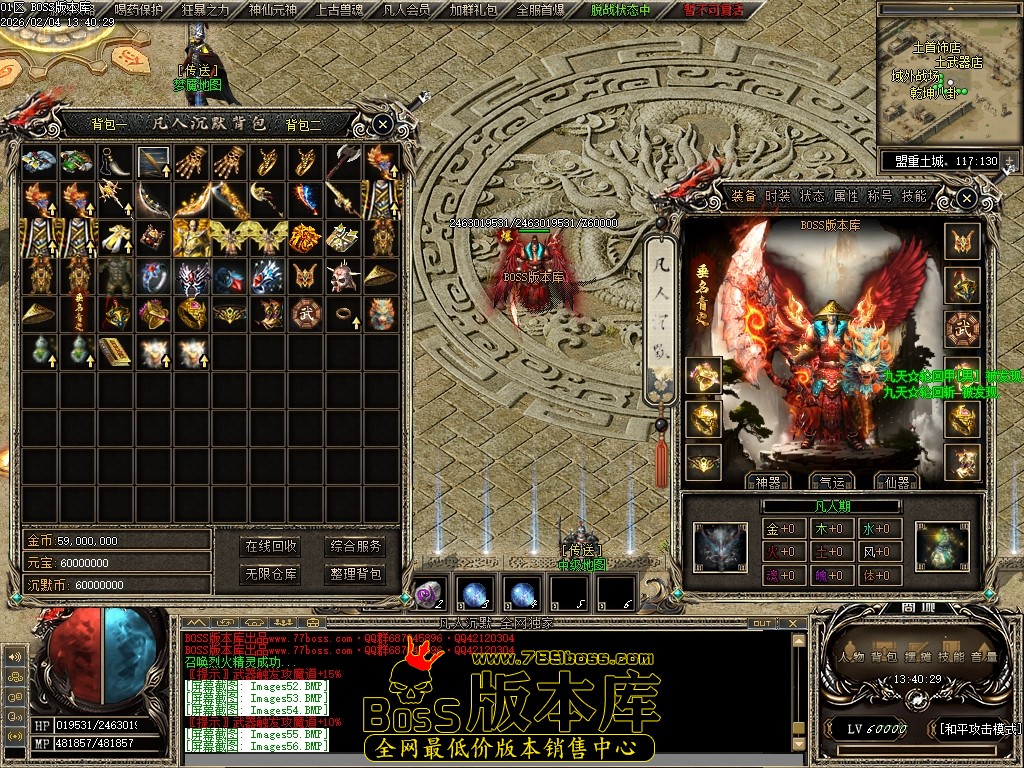This screenshot has height=768, width=1024.
Task: Select the 狂暴之力 top menu entry
Action: 205,10
